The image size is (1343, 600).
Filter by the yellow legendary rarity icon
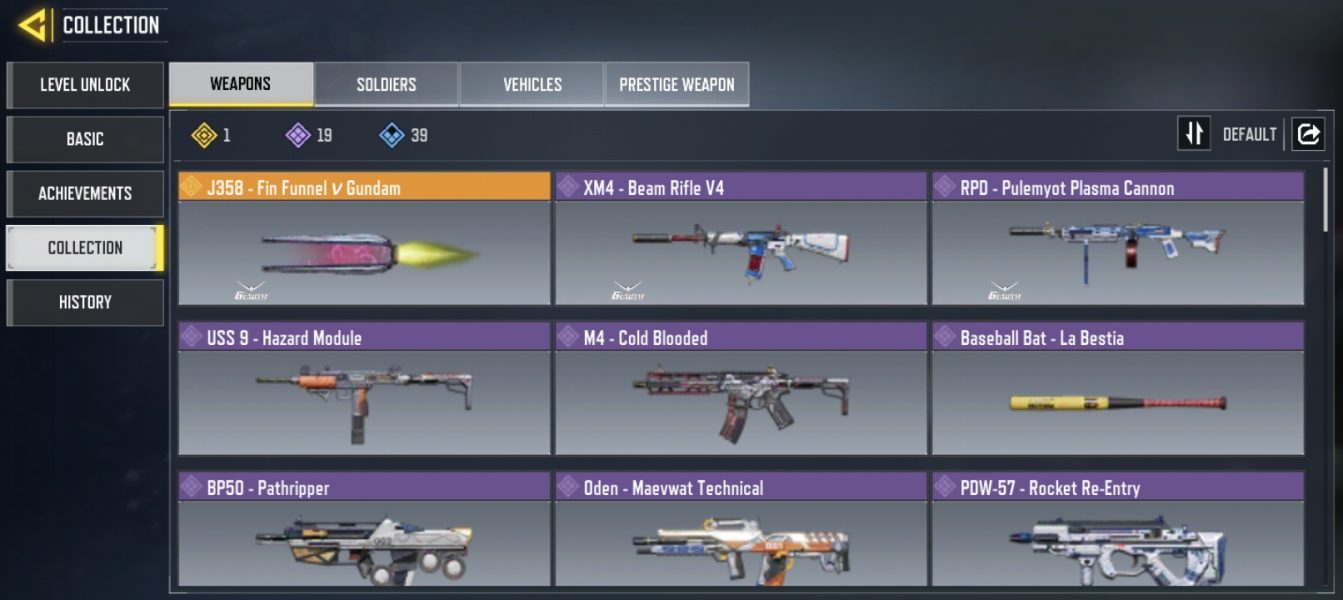(204, 135)
